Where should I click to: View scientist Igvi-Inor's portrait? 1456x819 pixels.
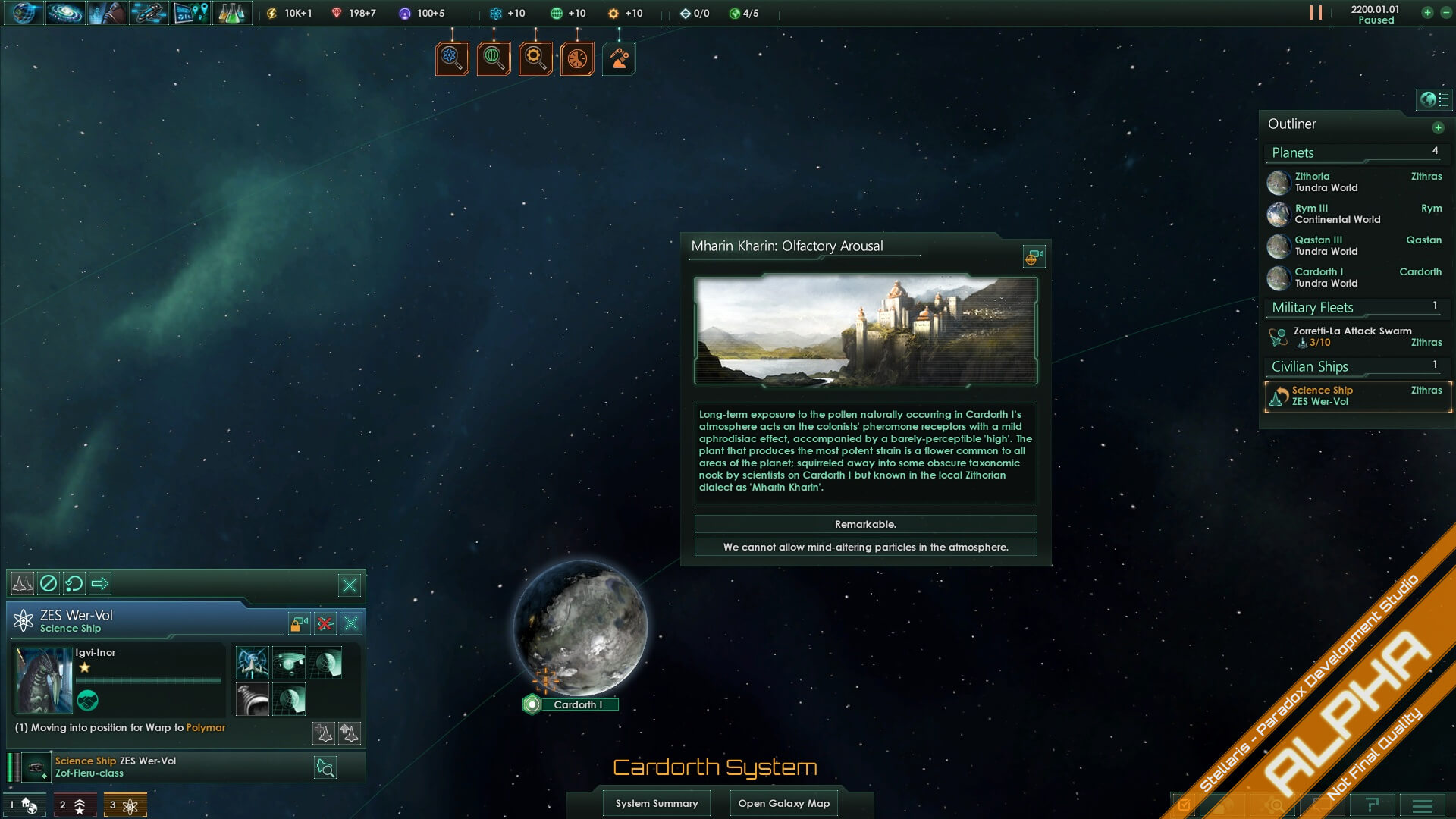pos(44,680)
